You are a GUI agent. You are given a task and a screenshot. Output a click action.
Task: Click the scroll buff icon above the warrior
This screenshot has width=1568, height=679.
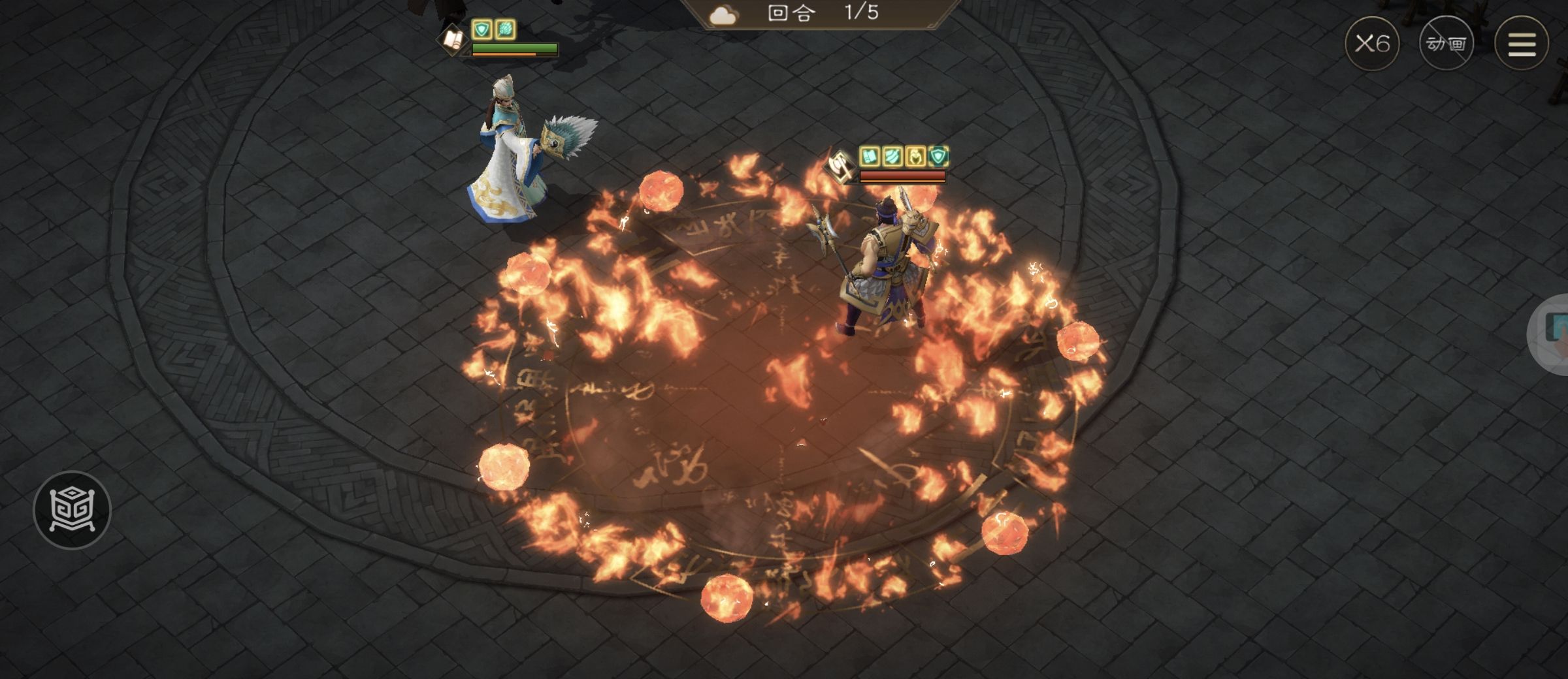[x=870, y=157]
